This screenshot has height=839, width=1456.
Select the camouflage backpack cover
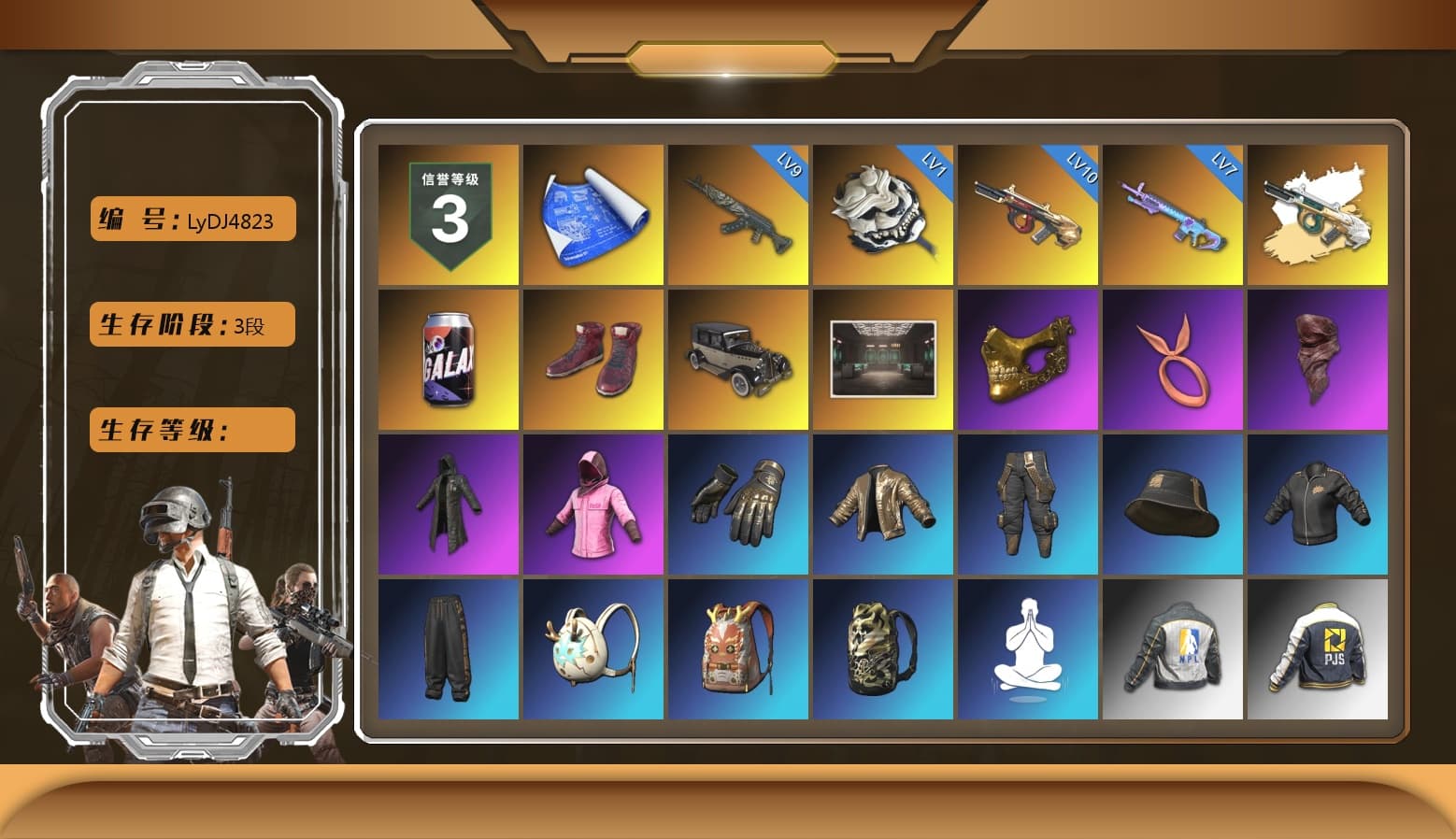pos(882,647)
